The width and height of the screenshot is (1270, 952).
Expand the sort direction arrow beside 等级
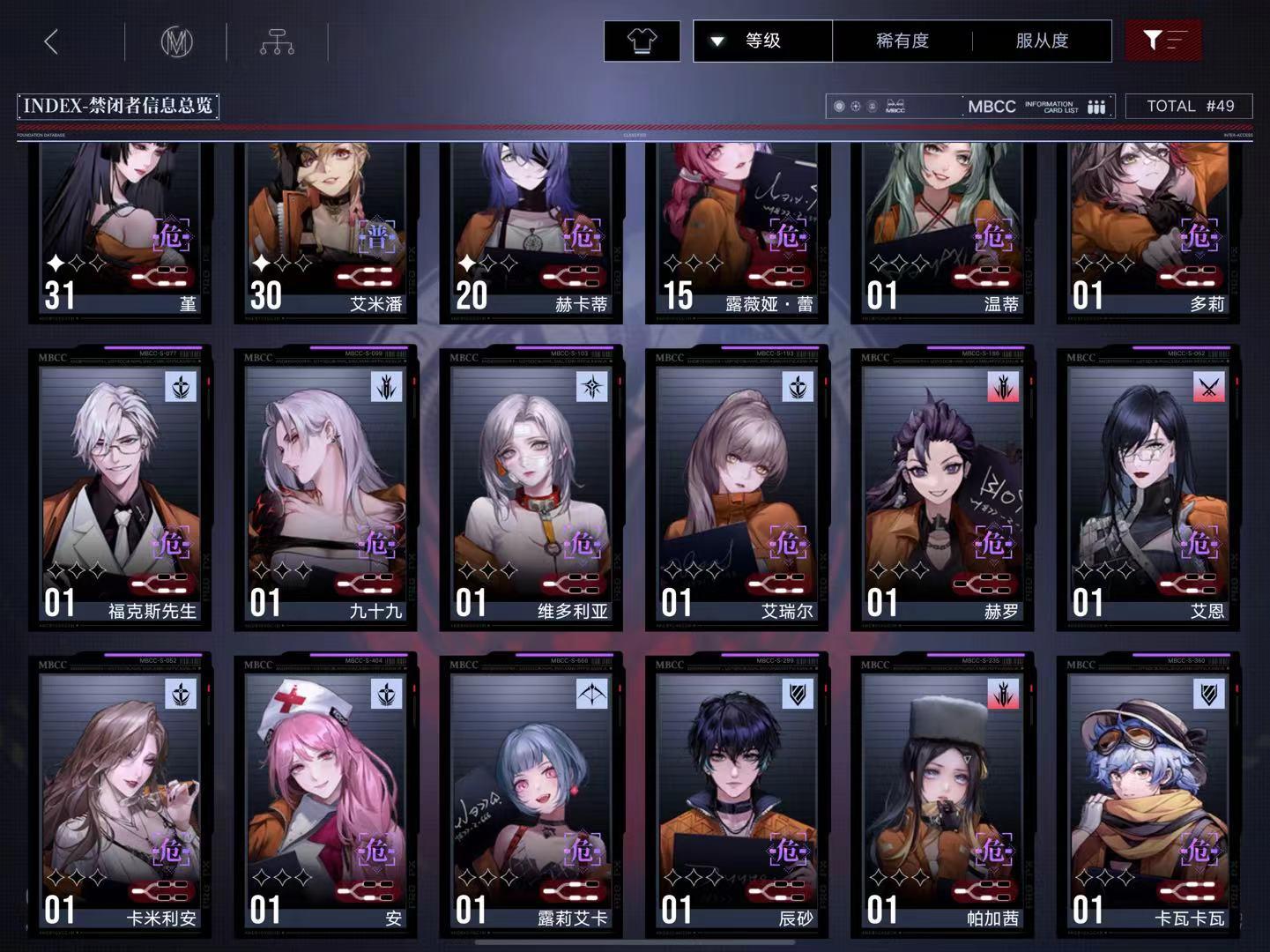(718, 40)
